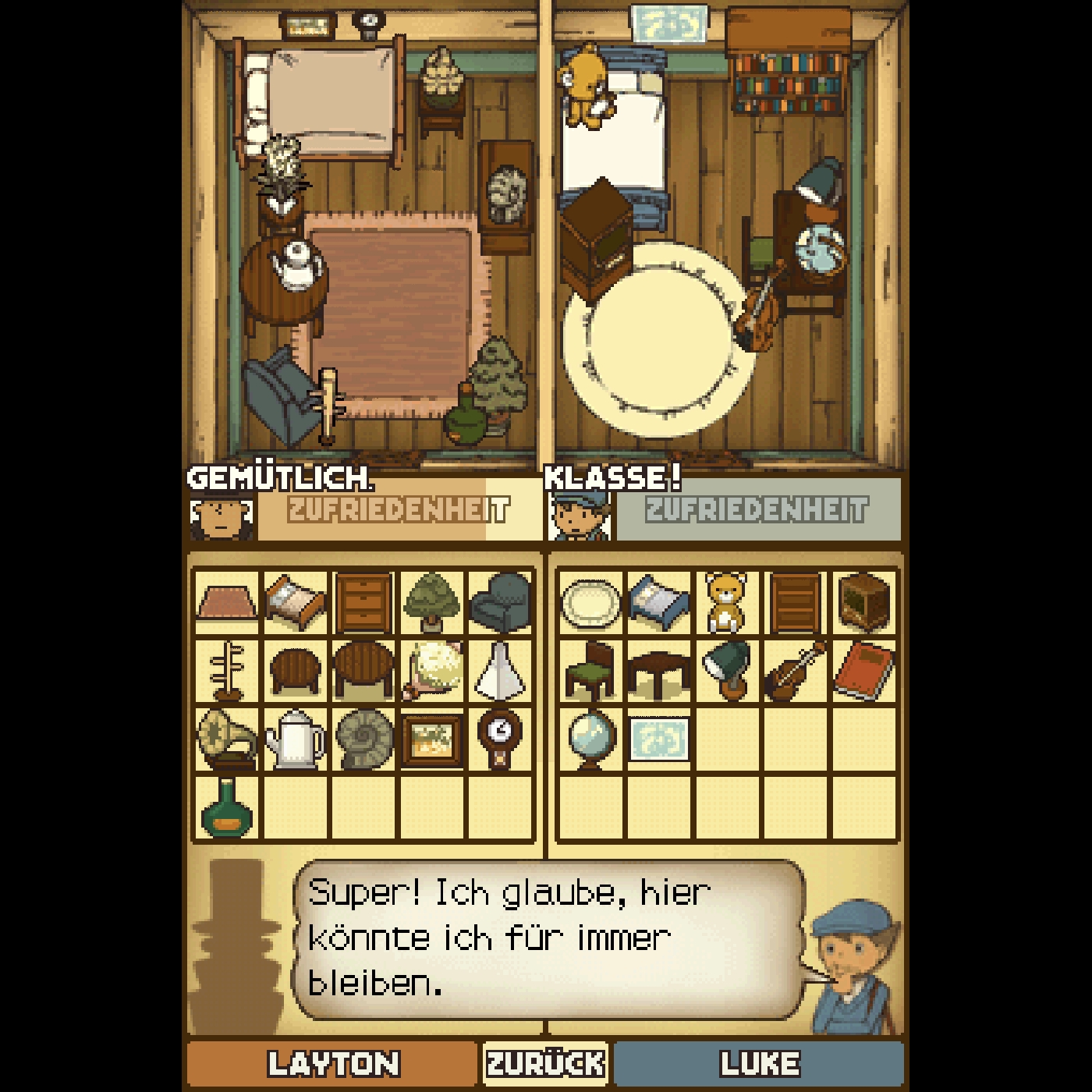Choose the white teapot item
This screenshot has height=1092, width=1092.
click(294, 739)
